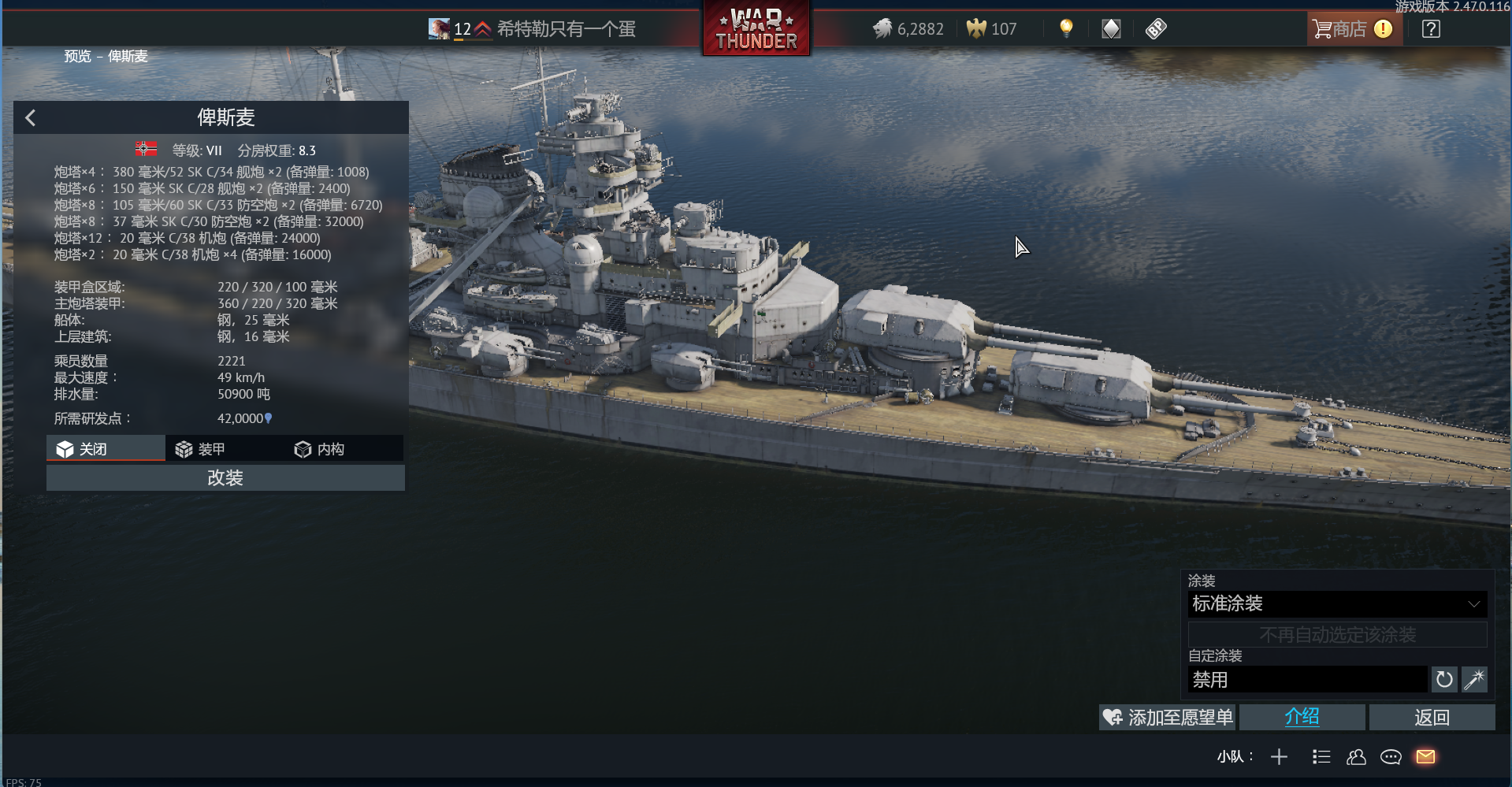This screenshot has width=1512, height=787.
Task: Add the ship via 添加至愿望单
Action: click(1168, 718)
